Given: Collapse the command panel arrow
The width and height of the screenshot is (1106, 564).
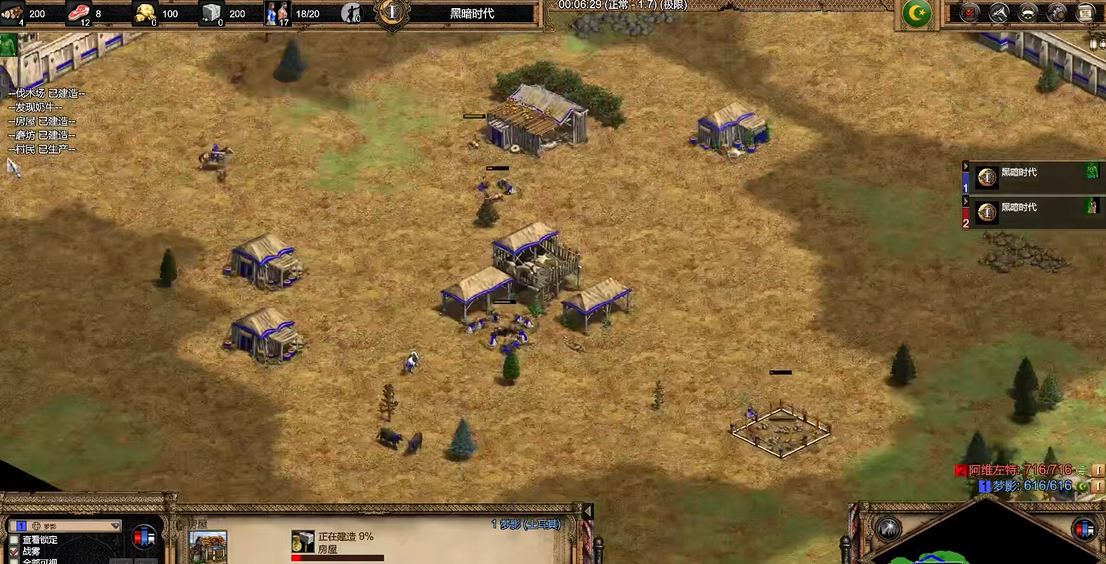Looking at the screenshot, I should tap(588, 512).
